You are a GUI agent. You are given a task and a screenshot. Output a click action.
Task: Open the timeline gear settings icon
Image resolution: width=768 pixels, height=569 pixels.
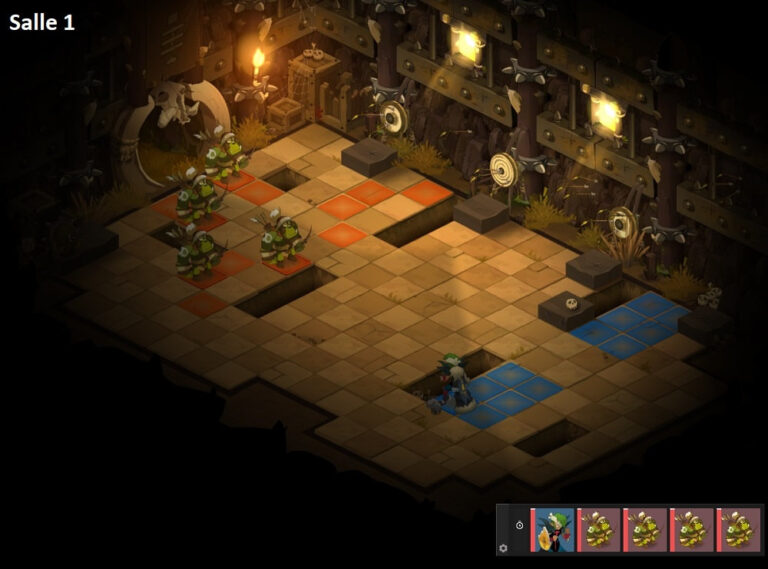[503, 547]
